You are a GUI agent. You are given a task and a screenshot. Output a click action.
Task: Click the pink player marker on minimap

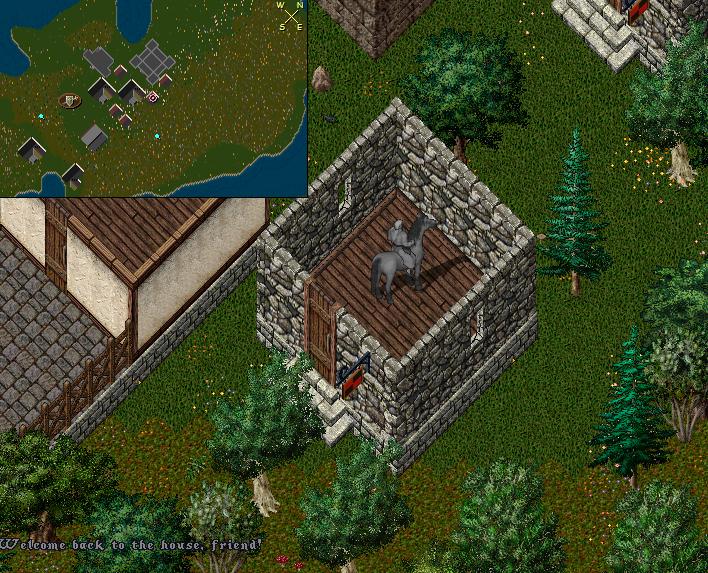(152, 97)
